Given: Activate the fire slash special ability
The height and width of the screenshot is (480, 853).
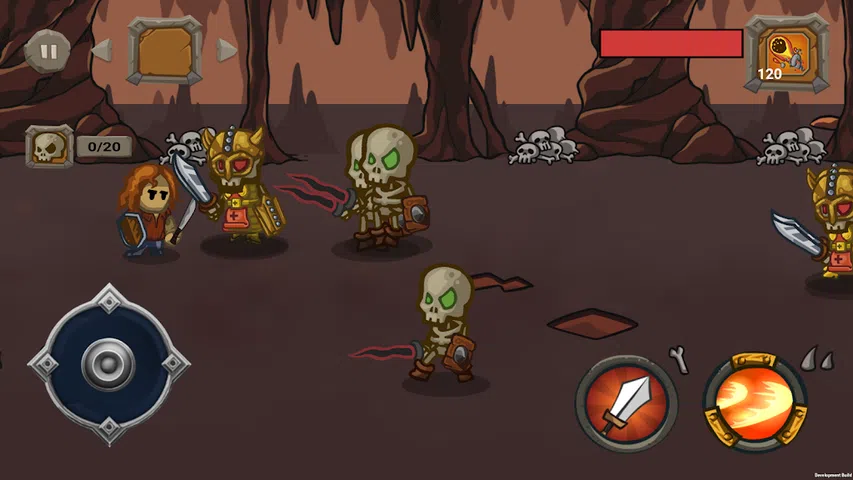Looking at the screenshot, I should pyautogui.click(x=755, y=400).
